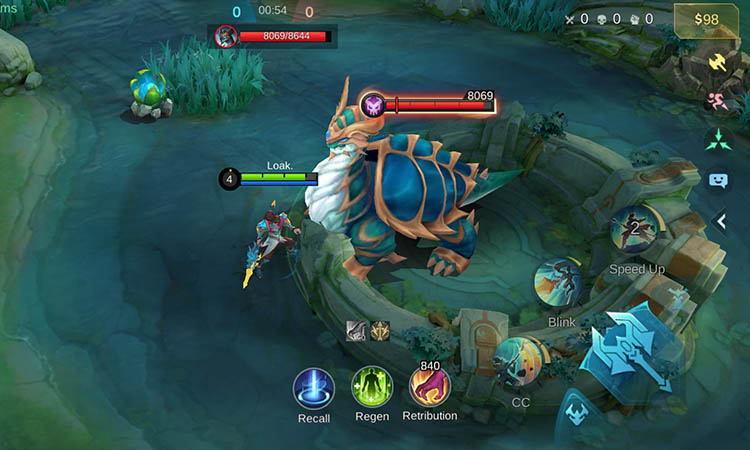This screenshot has height=450, width=750.
Task: Use the Blink skill
Action: tap(559, 284)
